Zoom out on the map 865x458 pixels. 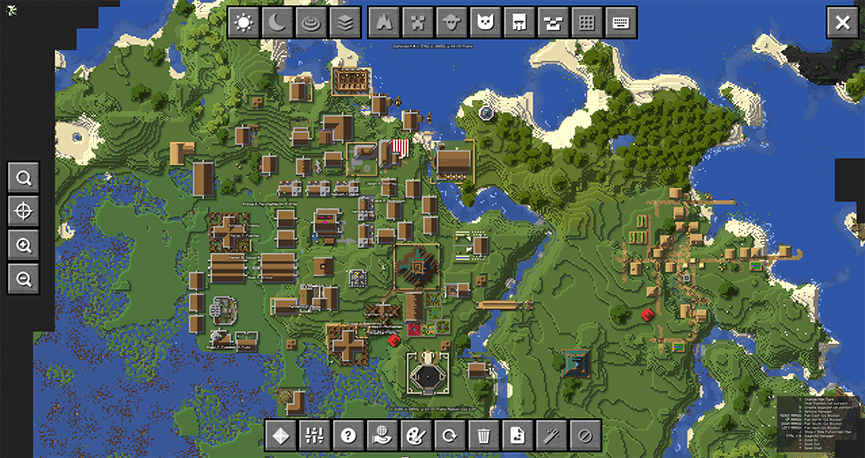tap(23, 279)
